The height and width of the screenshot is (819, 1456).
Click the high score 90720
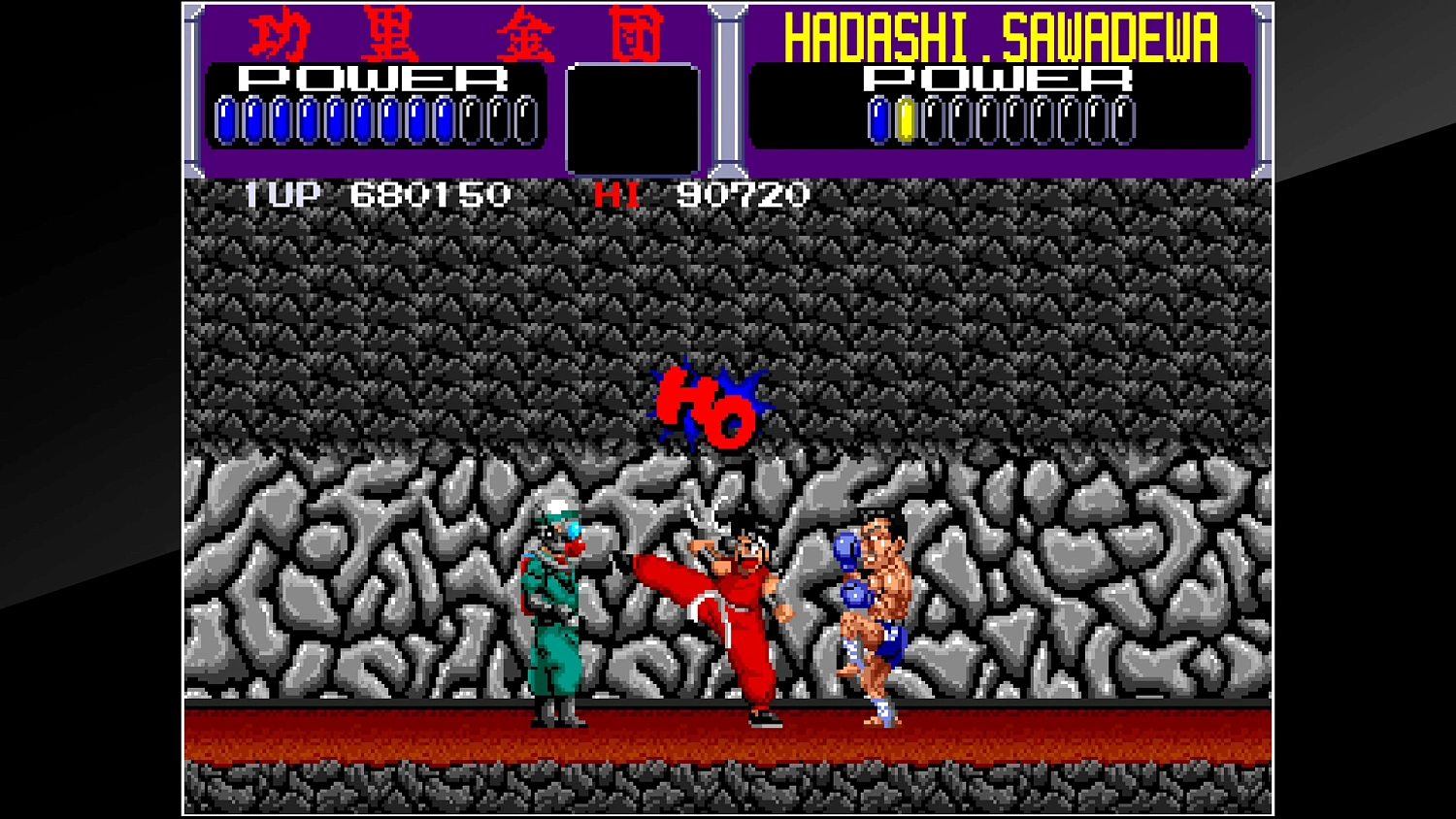pyautogui.click(x=743, y=195)
